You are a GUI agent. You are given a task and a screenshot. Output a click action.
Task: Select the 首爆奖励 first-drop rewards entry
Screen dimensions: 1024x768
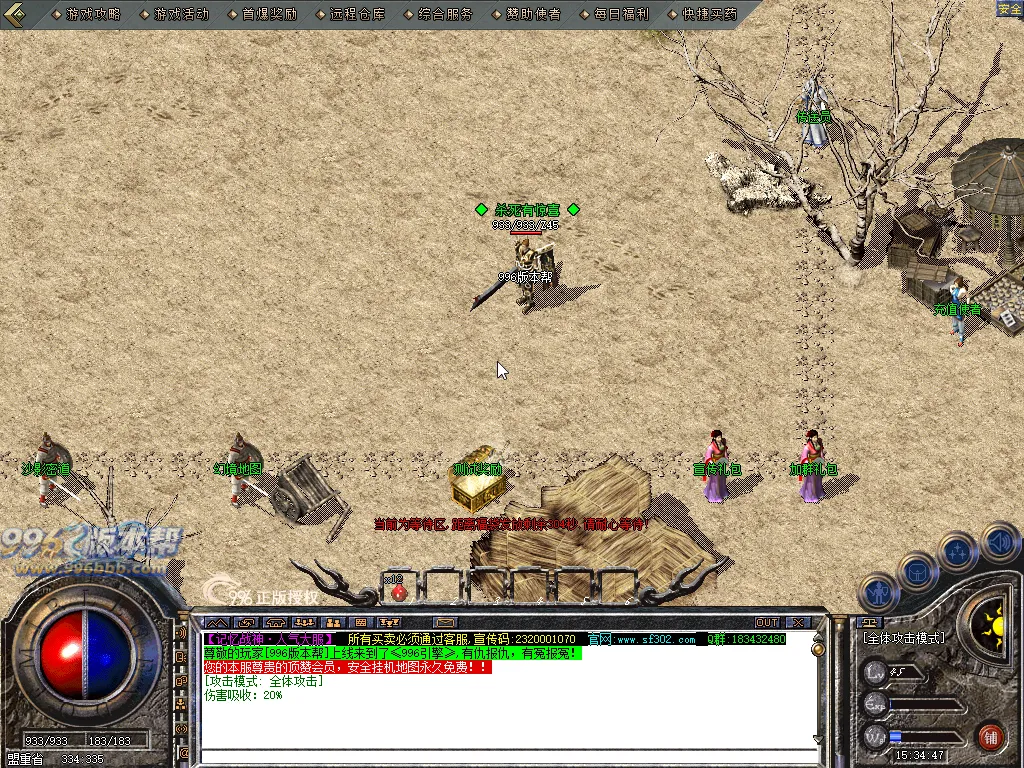point(269,14)
